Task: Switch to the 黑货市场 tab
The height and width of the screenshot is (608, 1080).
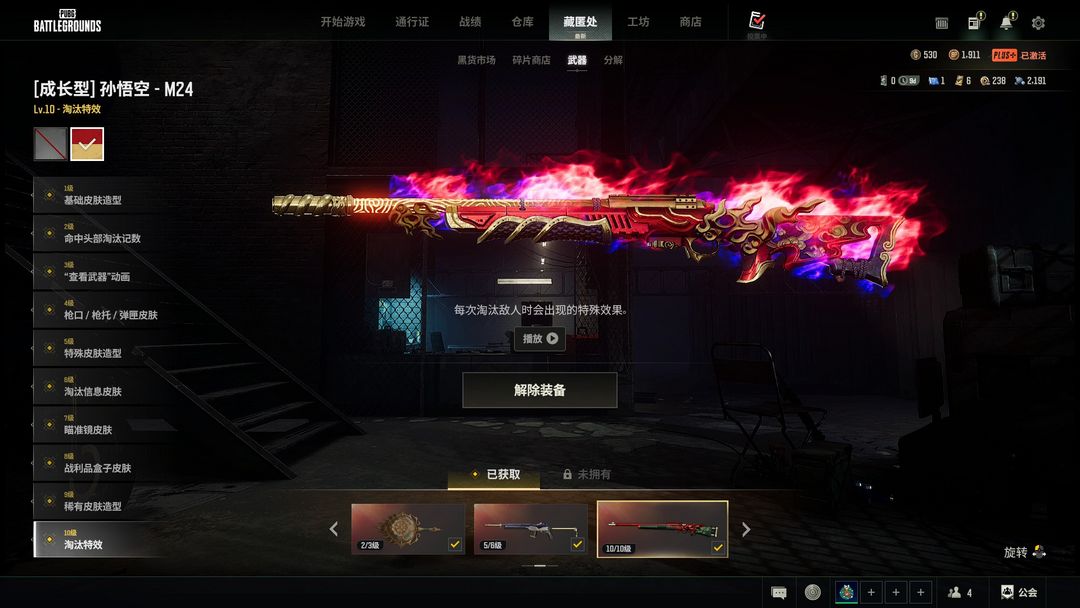Action: 476,60
